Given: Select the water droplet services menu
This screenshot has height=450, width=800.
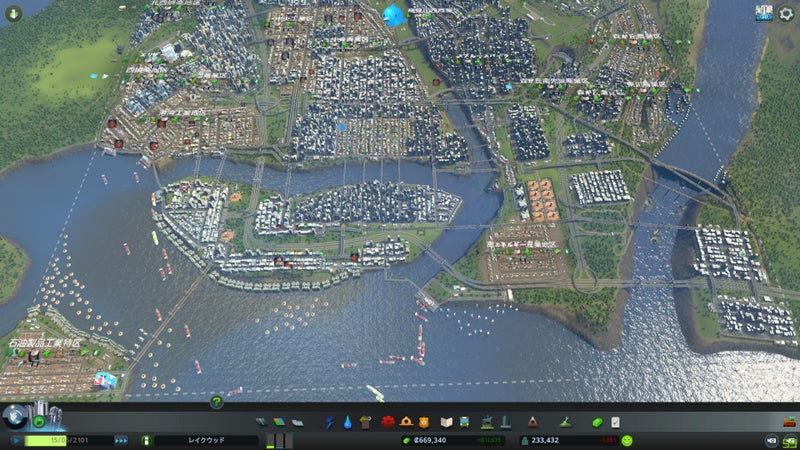Looking at the screenshot, I should 347,422.
